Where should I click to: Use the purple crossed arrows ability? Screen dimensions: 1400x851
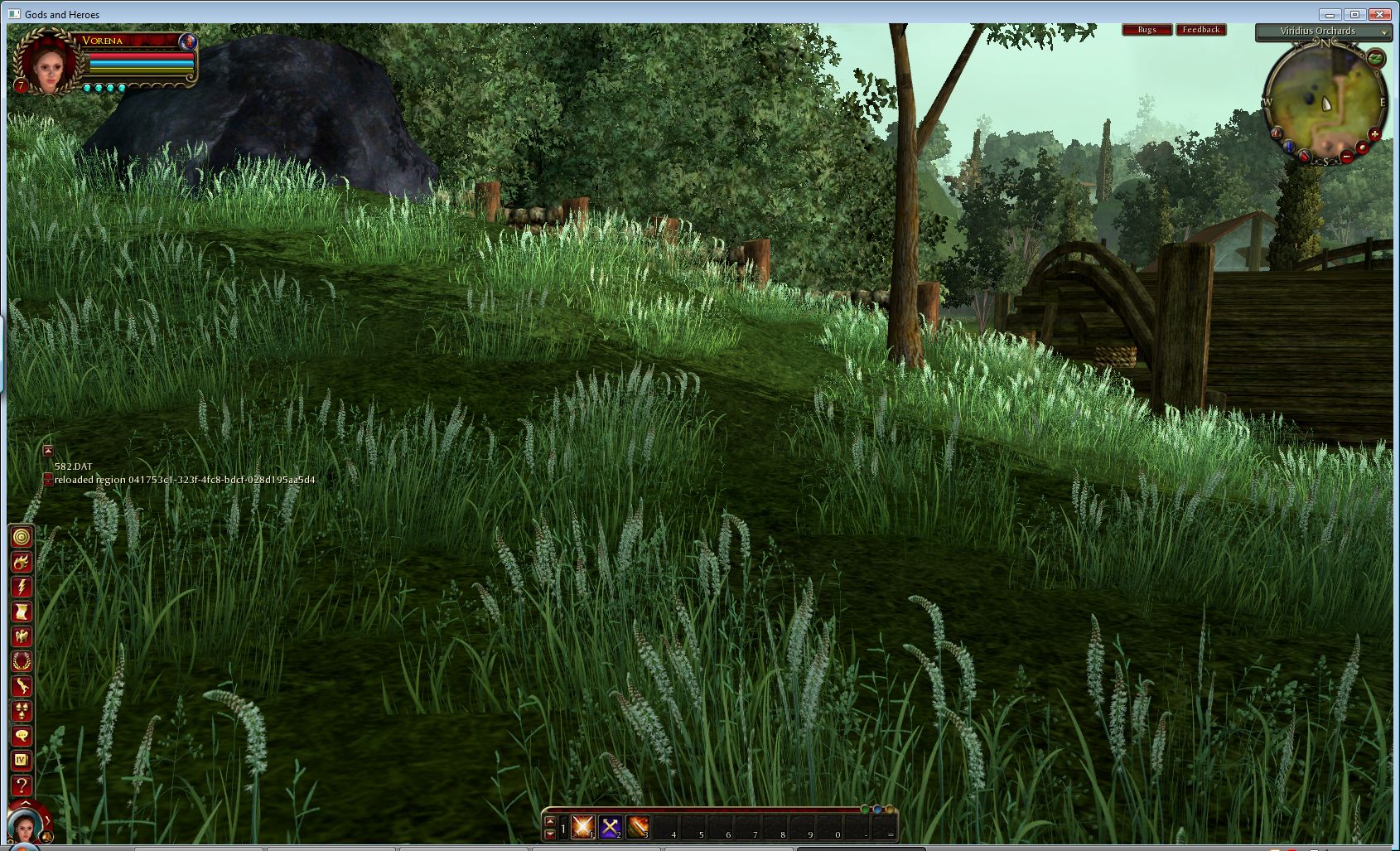pyautogui.click(x=611, y=826)
